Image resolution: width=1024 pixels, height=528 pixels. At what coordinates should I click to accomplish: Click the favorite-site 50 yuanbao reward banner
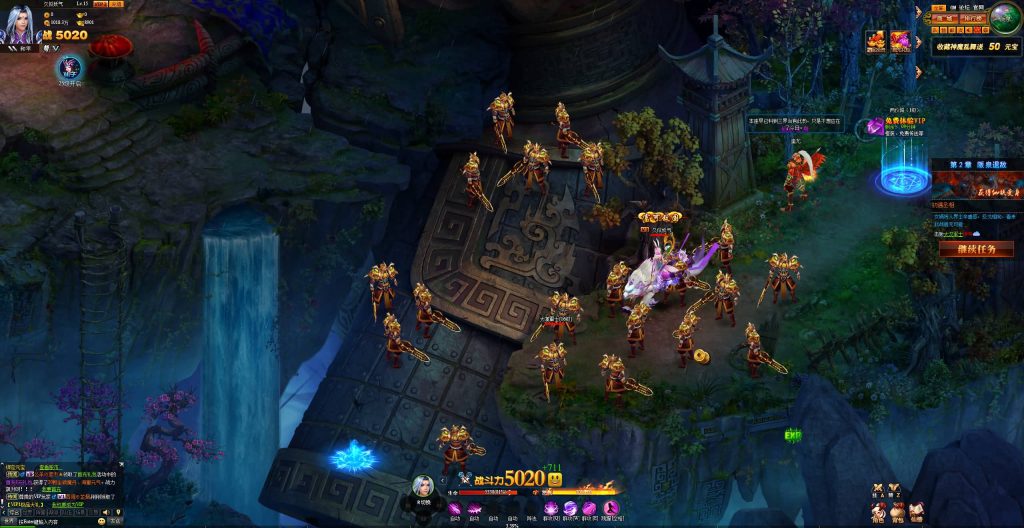[976, 46]
